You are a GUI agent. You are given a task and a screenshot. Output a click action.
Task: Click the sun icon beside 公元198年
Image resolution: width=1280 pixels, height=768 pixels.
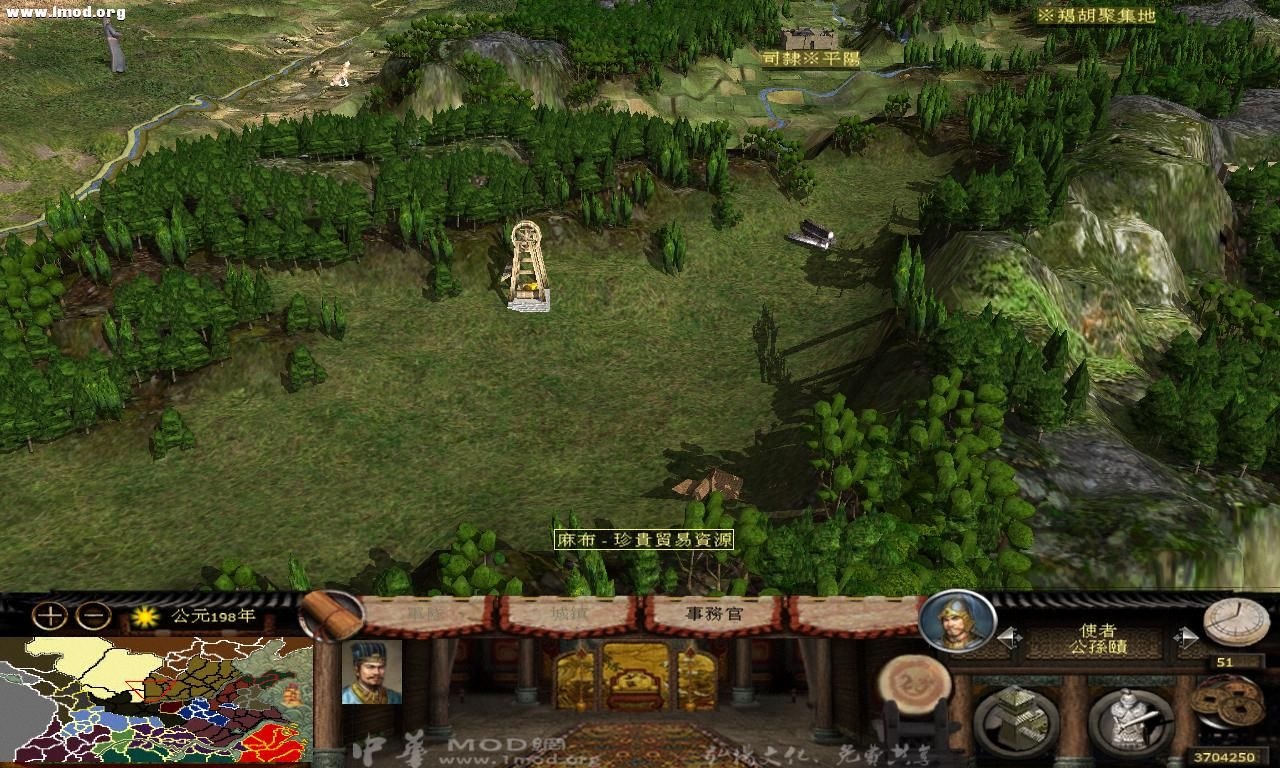pos(146,615)
